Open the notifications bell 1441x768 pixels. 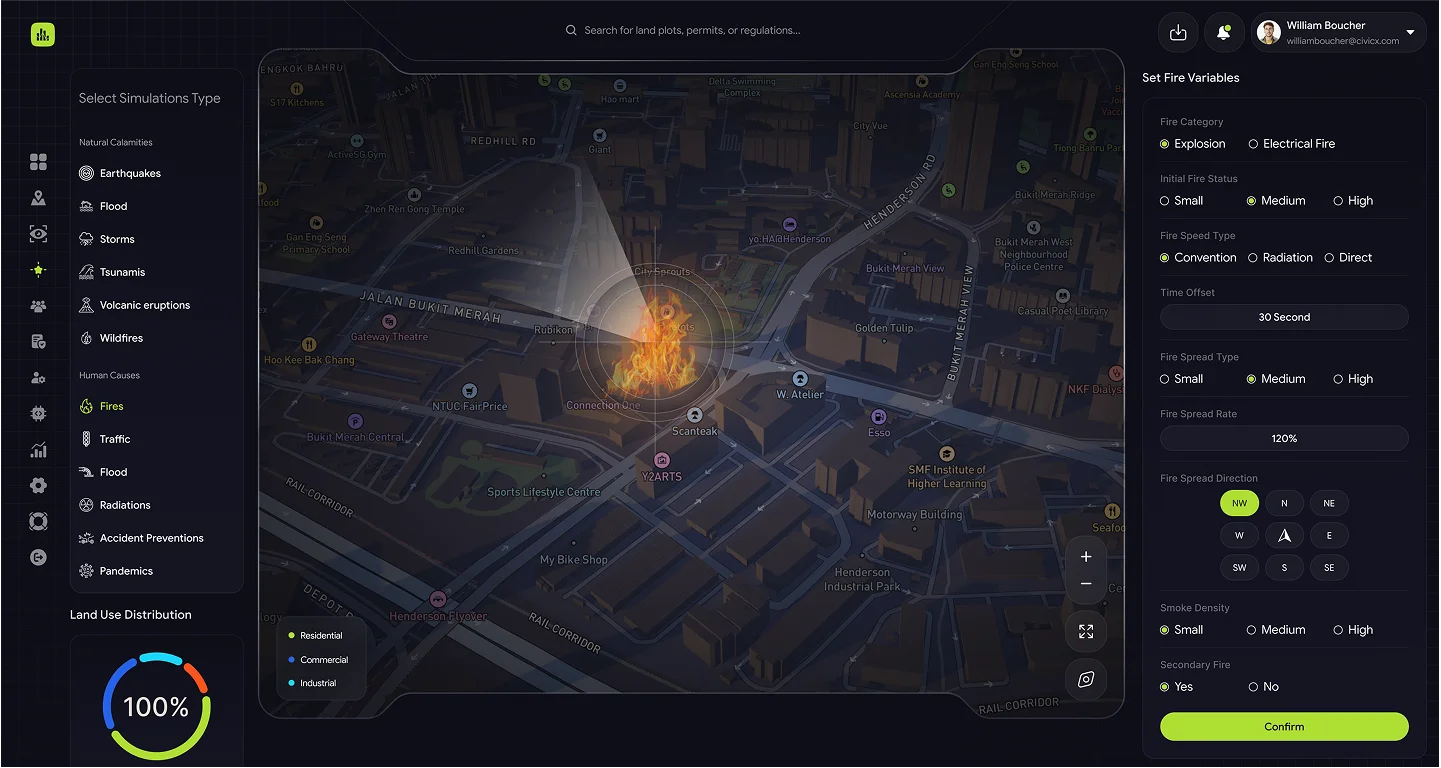(x=1223, y=33)
